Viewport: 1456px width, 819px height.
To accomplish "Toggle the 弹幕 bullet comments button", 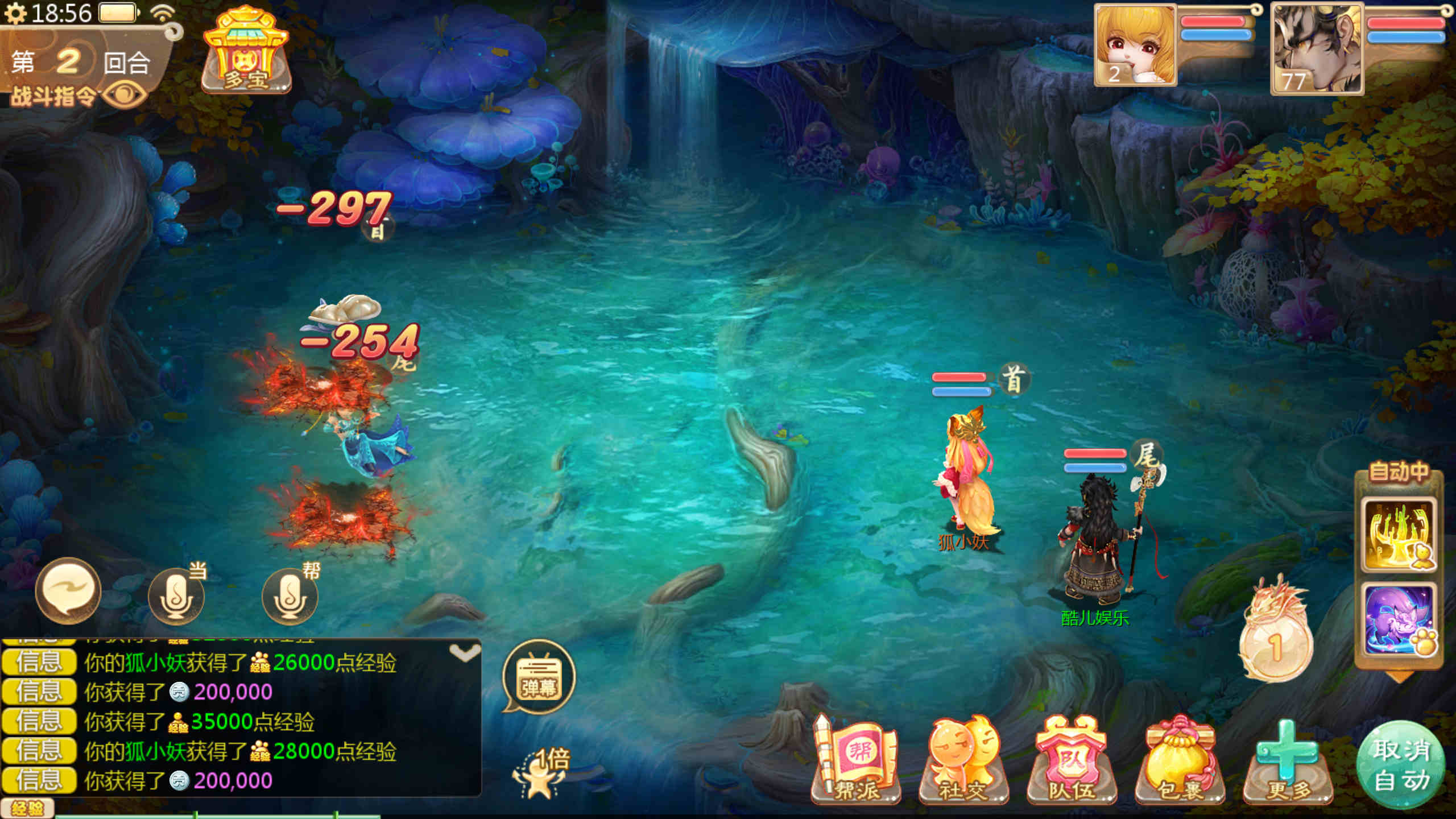I will (539, 678).
